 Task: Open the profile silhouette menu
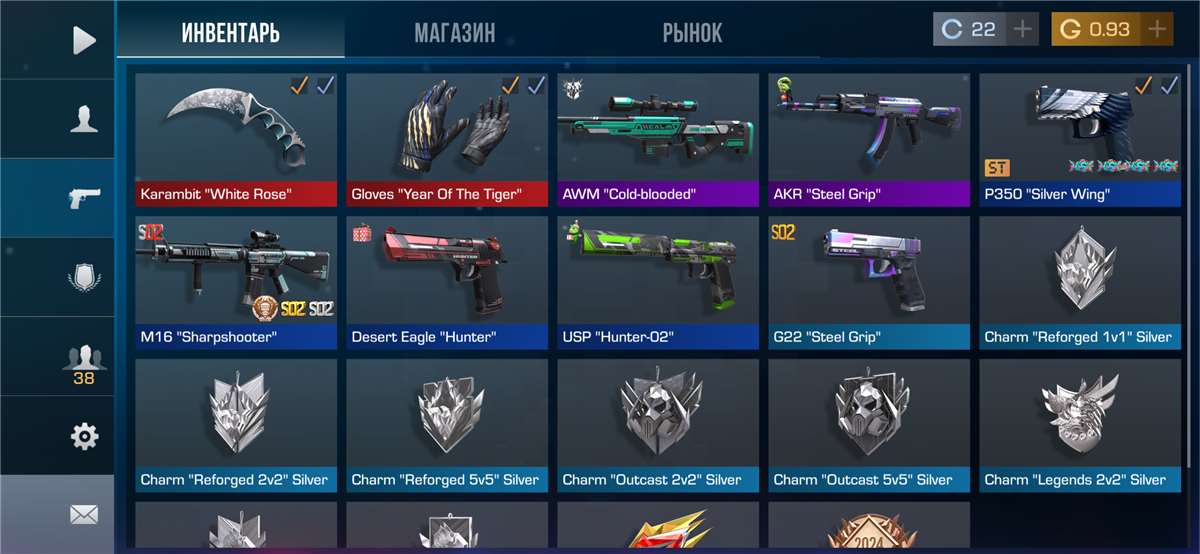[84, 119]
